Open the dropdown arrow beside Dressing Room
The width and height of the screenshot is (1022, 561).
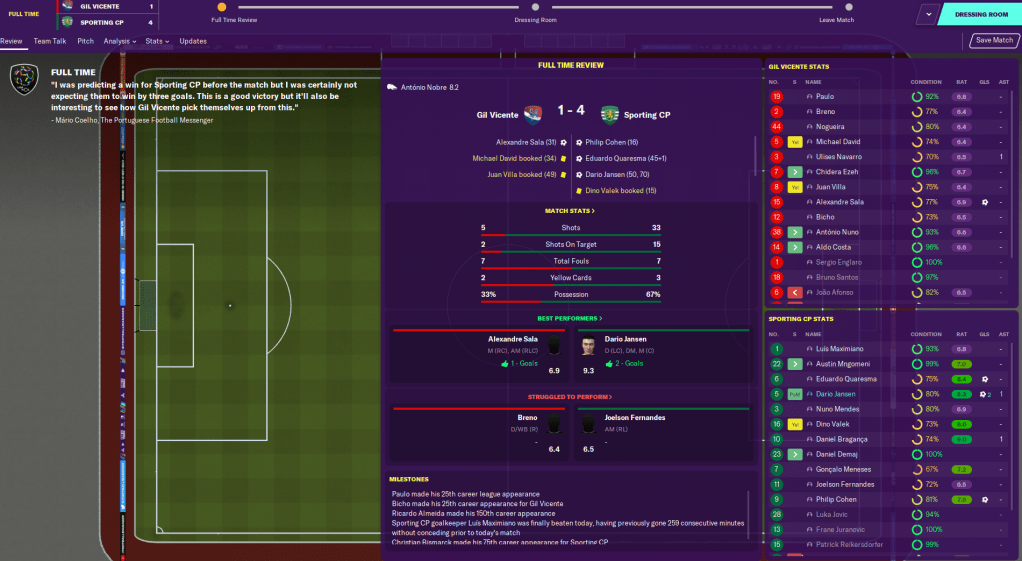point(929,15)
